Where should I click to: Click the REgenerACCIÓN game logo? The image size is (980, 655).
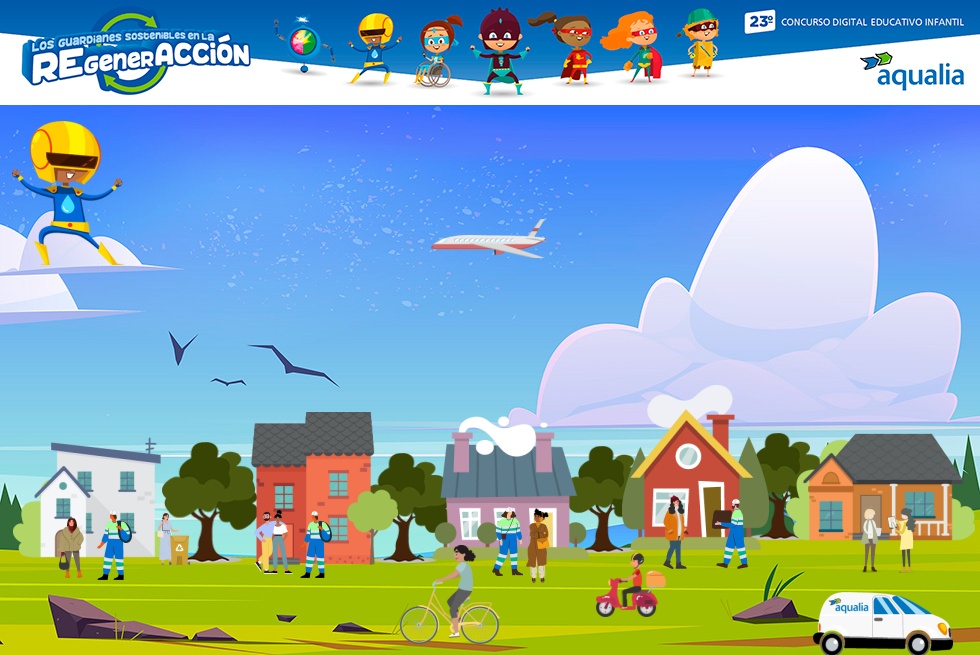pyautogui.click(x=135, y=55)
